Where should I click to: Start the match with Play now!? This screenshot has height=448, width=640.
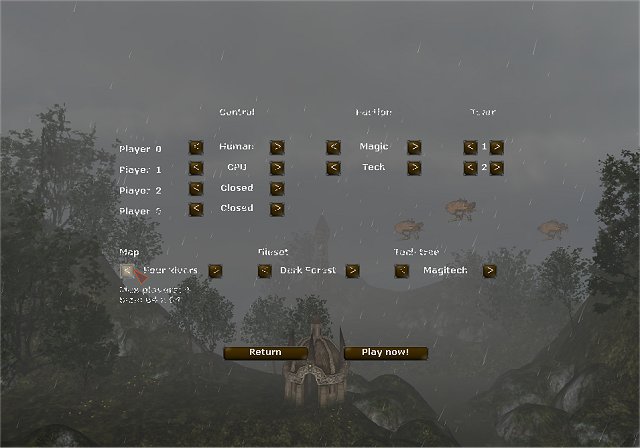click(386, 352)
